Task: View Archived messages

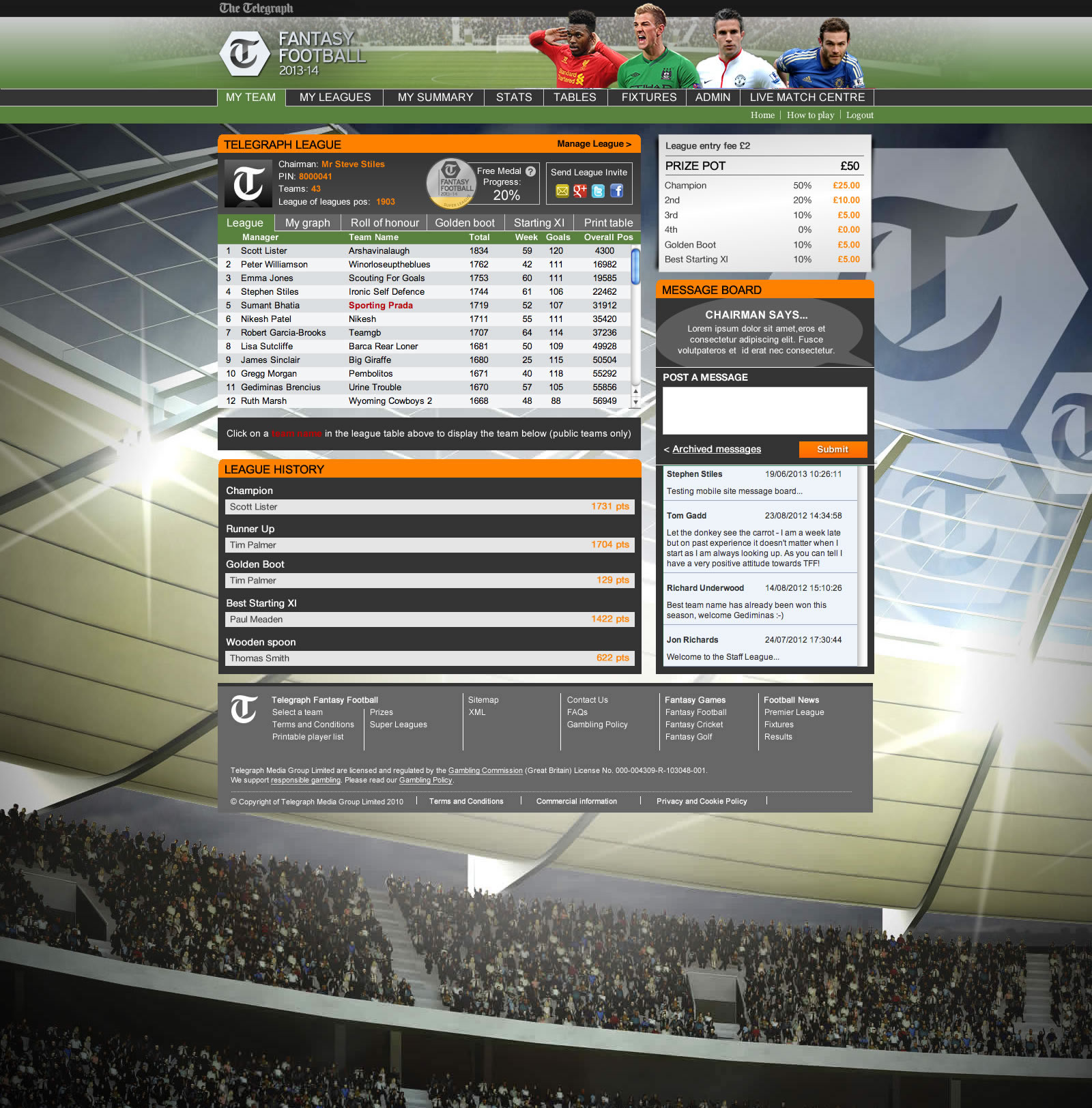Action: coord(715,449)
